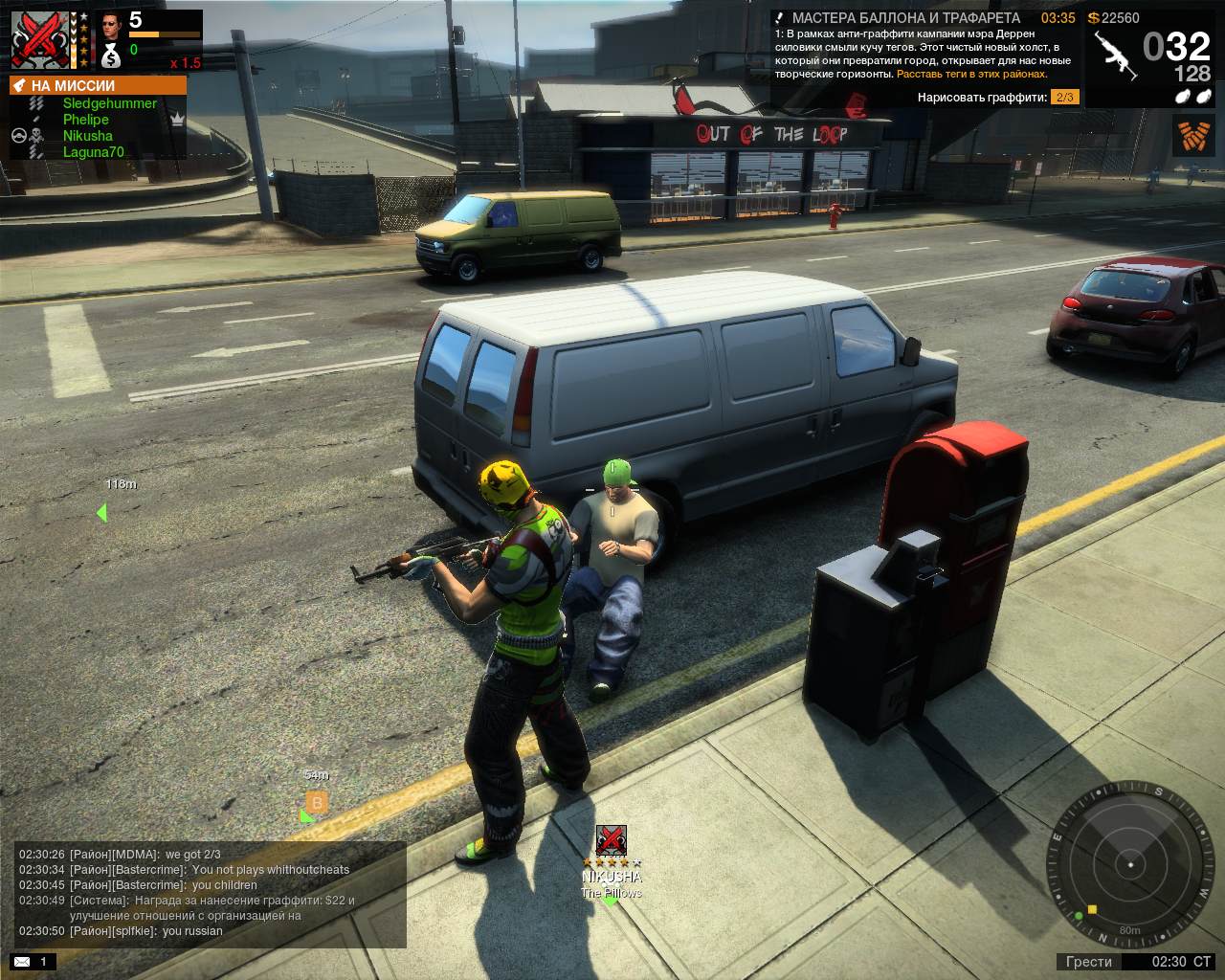Click the orange НА МИССИИ group header

coord(98,85)
